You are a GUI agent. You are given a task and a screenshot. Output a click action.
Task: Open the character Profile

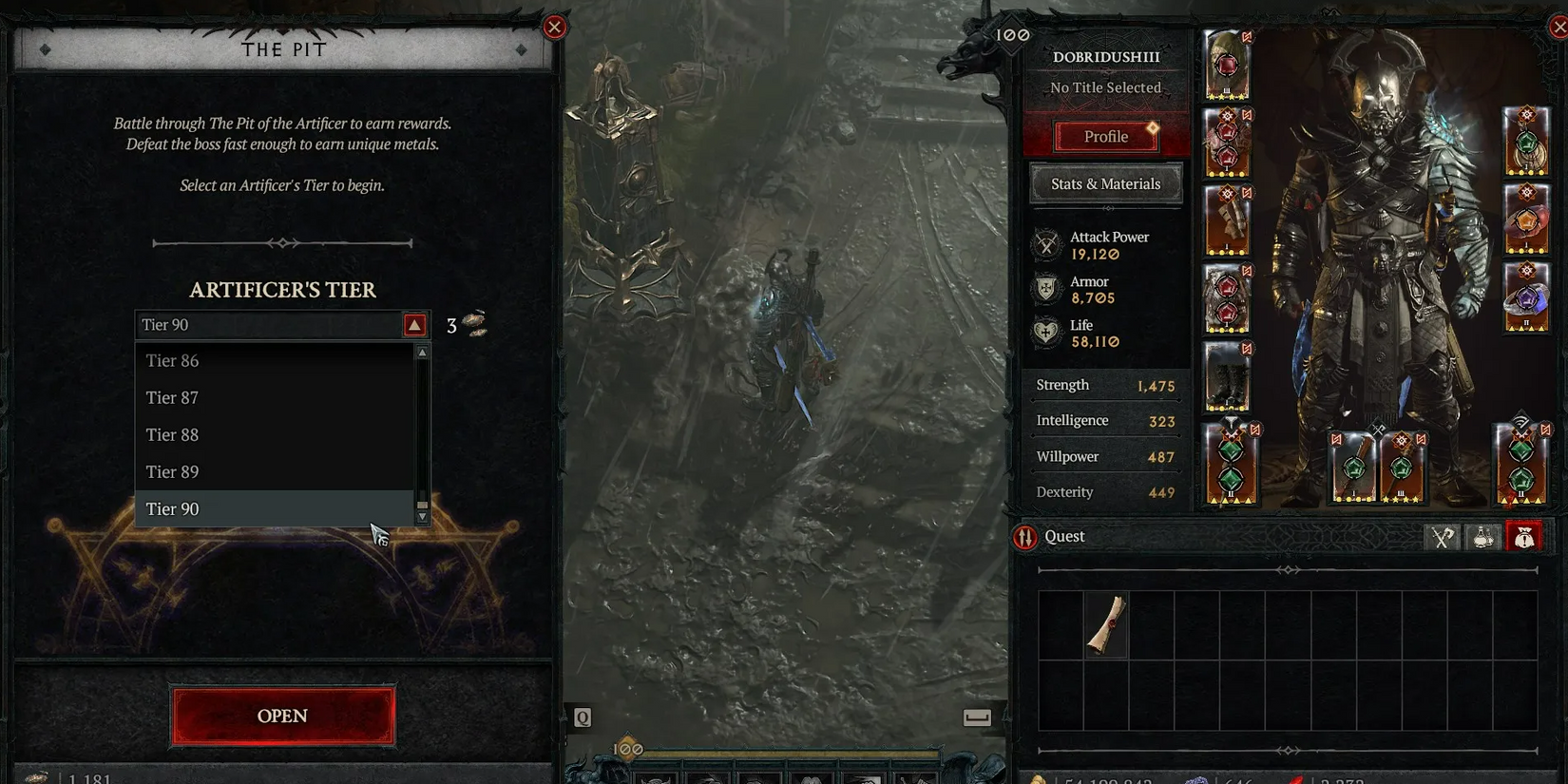(1106, 137)
